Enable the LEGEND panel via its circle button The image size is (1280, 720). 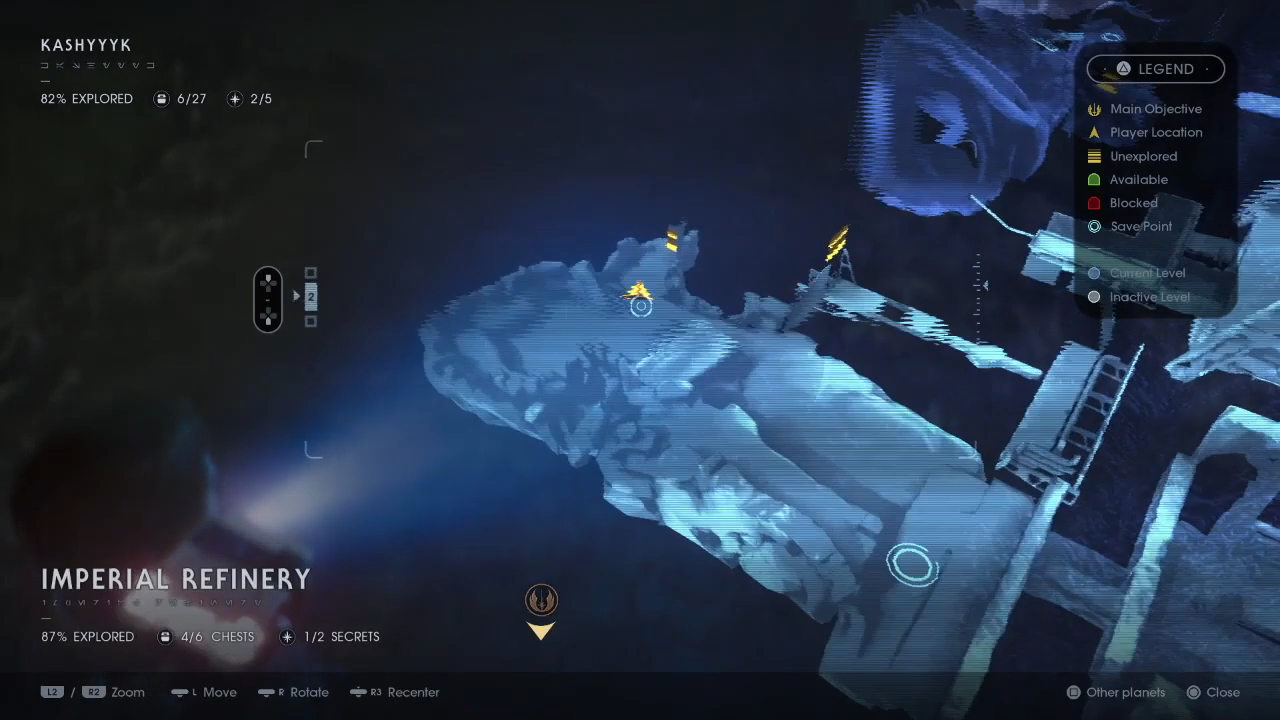coord(1124,69)
